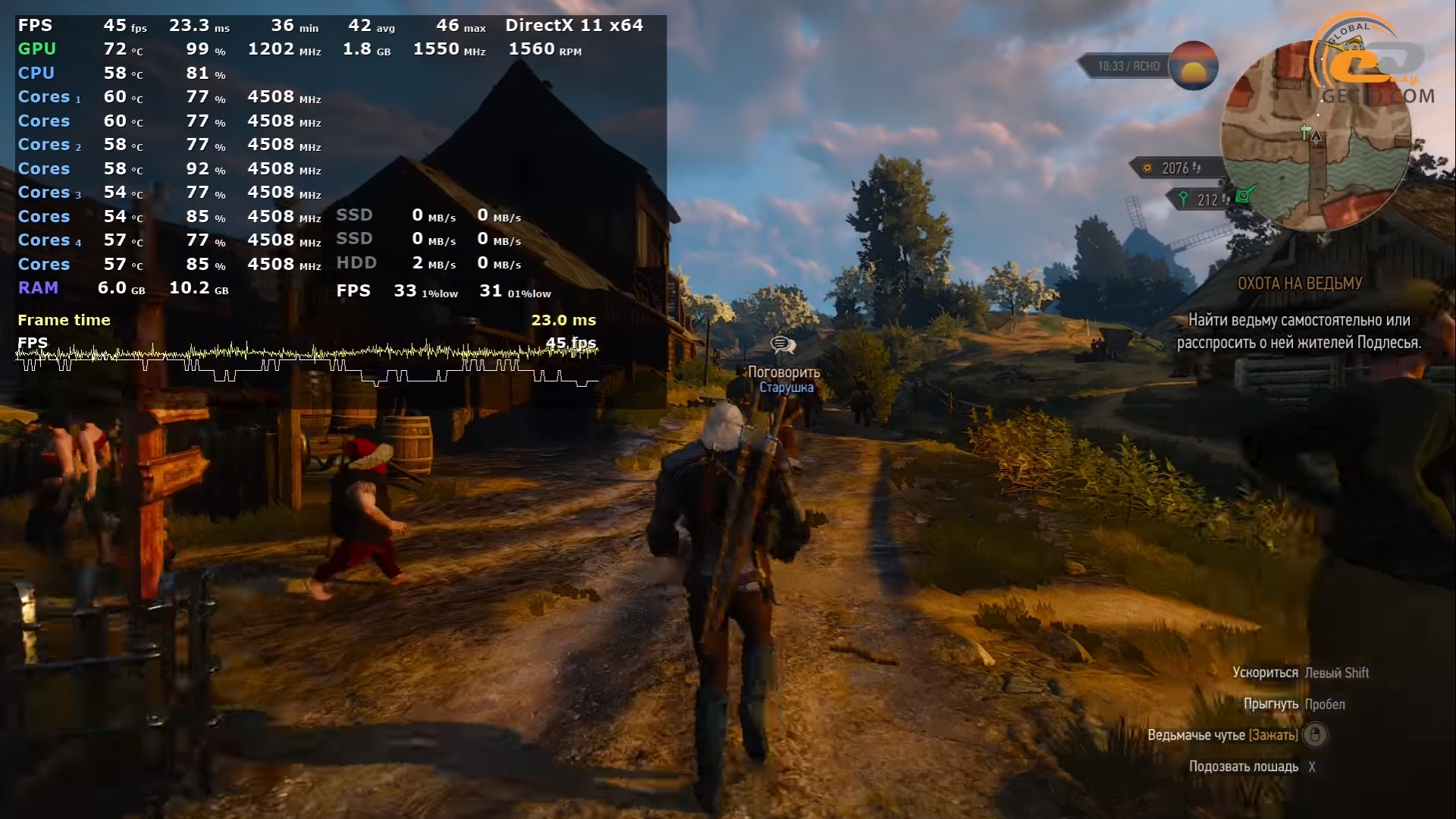1456x819 pixels.
Task: Click the speech bubble talk icon
Action: click(x=783, y=346)
